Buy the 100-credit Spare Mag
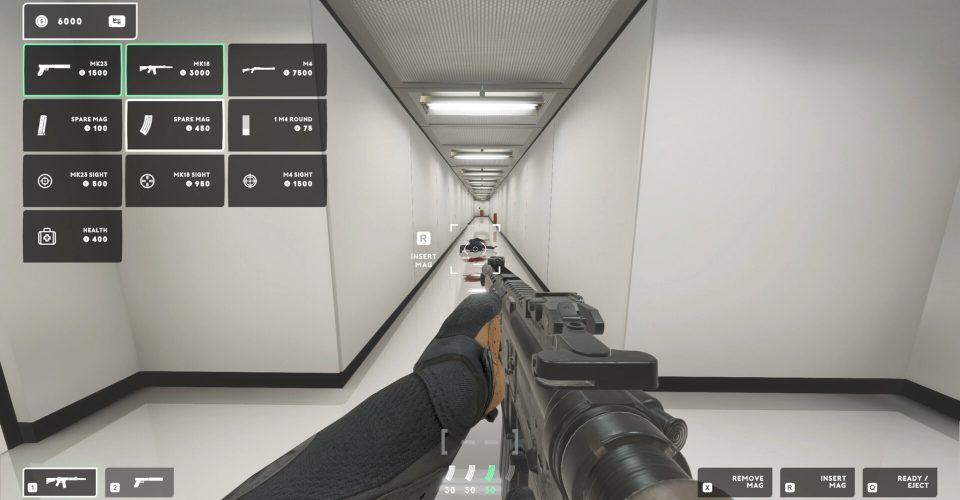The image size is (960, 500). [x=72, y=125]
